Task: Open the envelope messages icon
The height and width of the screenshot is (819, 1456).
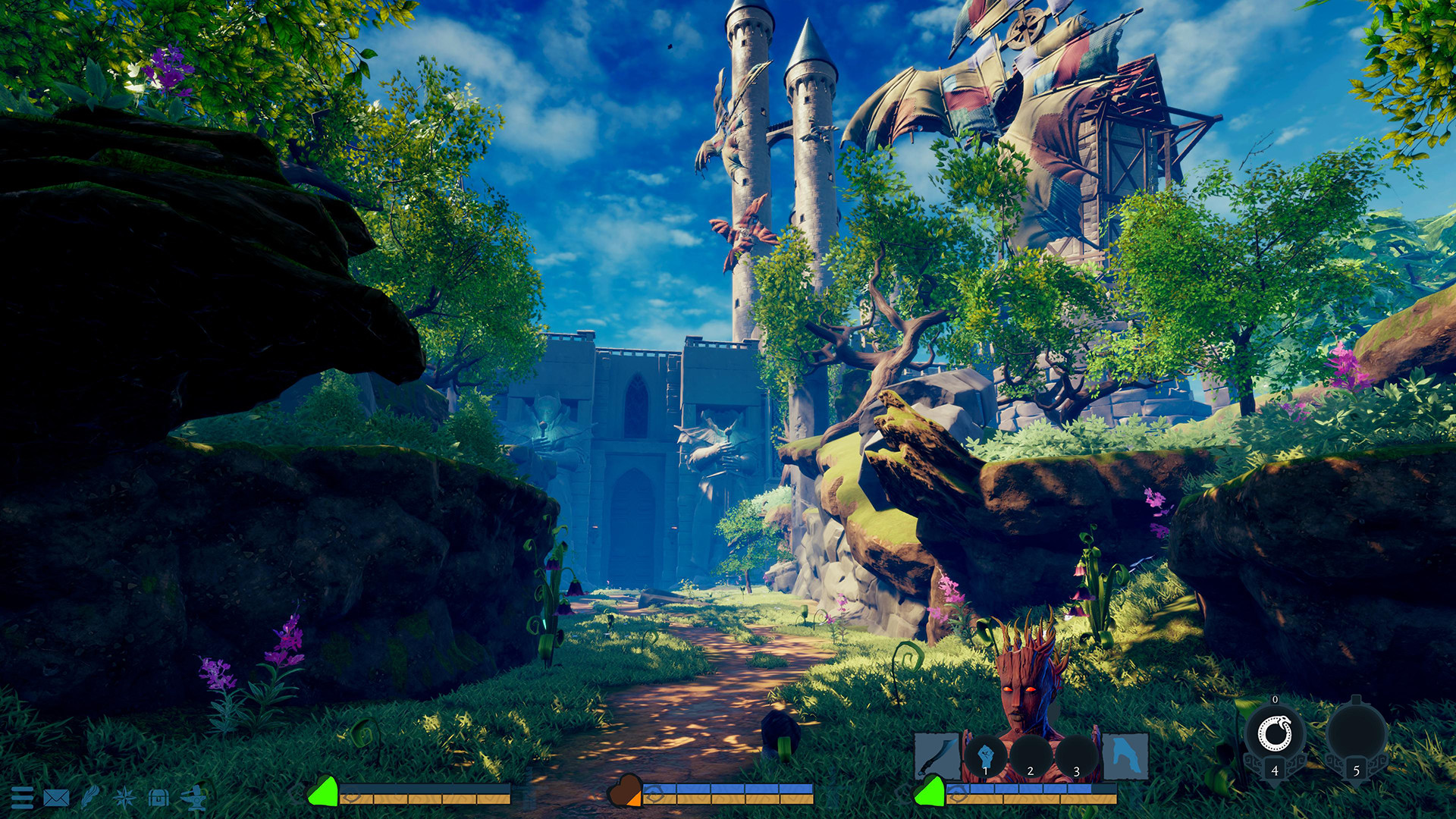Action: coord(57,798)
